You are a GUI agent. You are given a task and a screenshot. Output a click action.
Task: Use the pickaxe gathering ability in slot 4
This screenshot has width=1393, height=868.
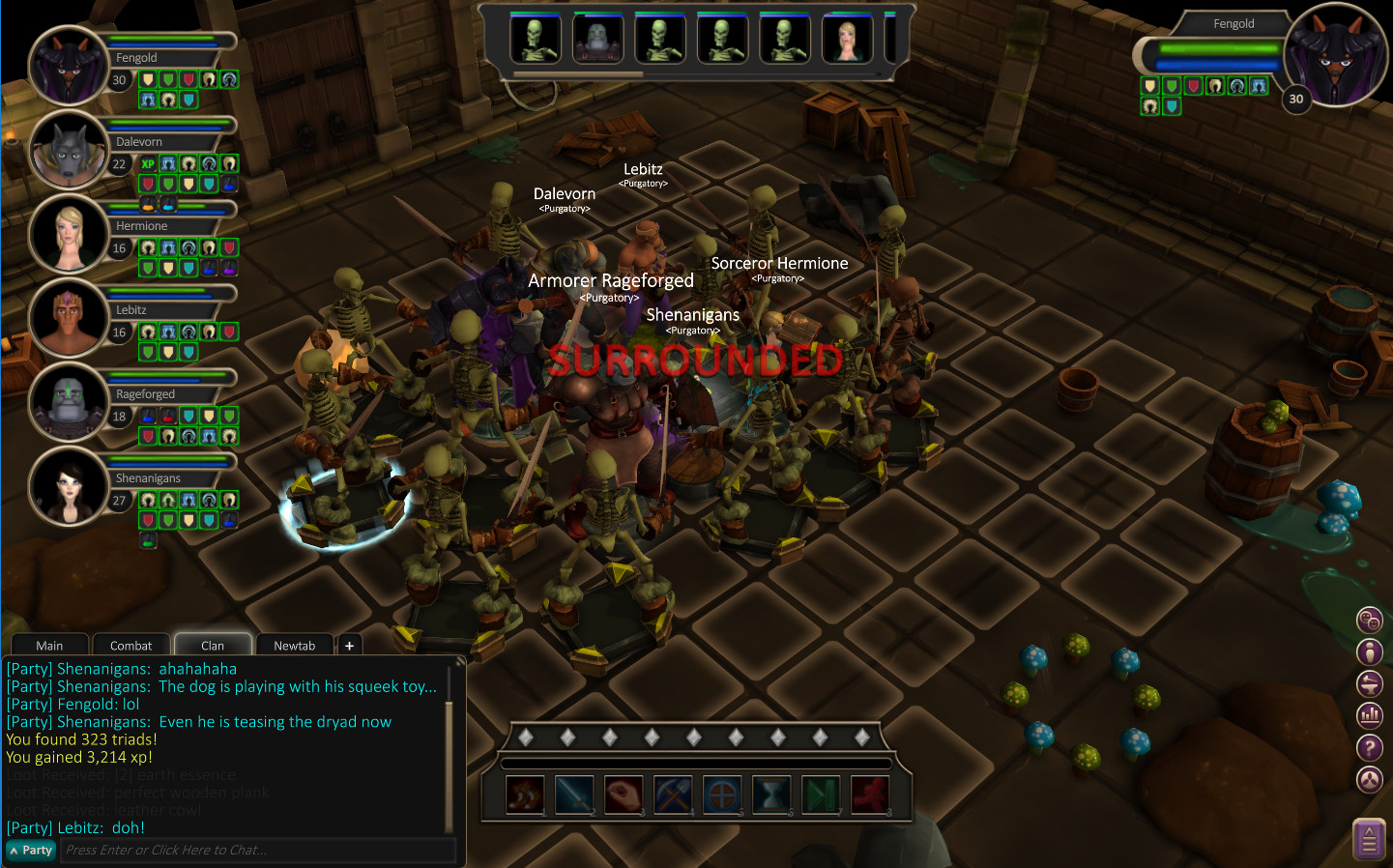(x=673, y=794)
